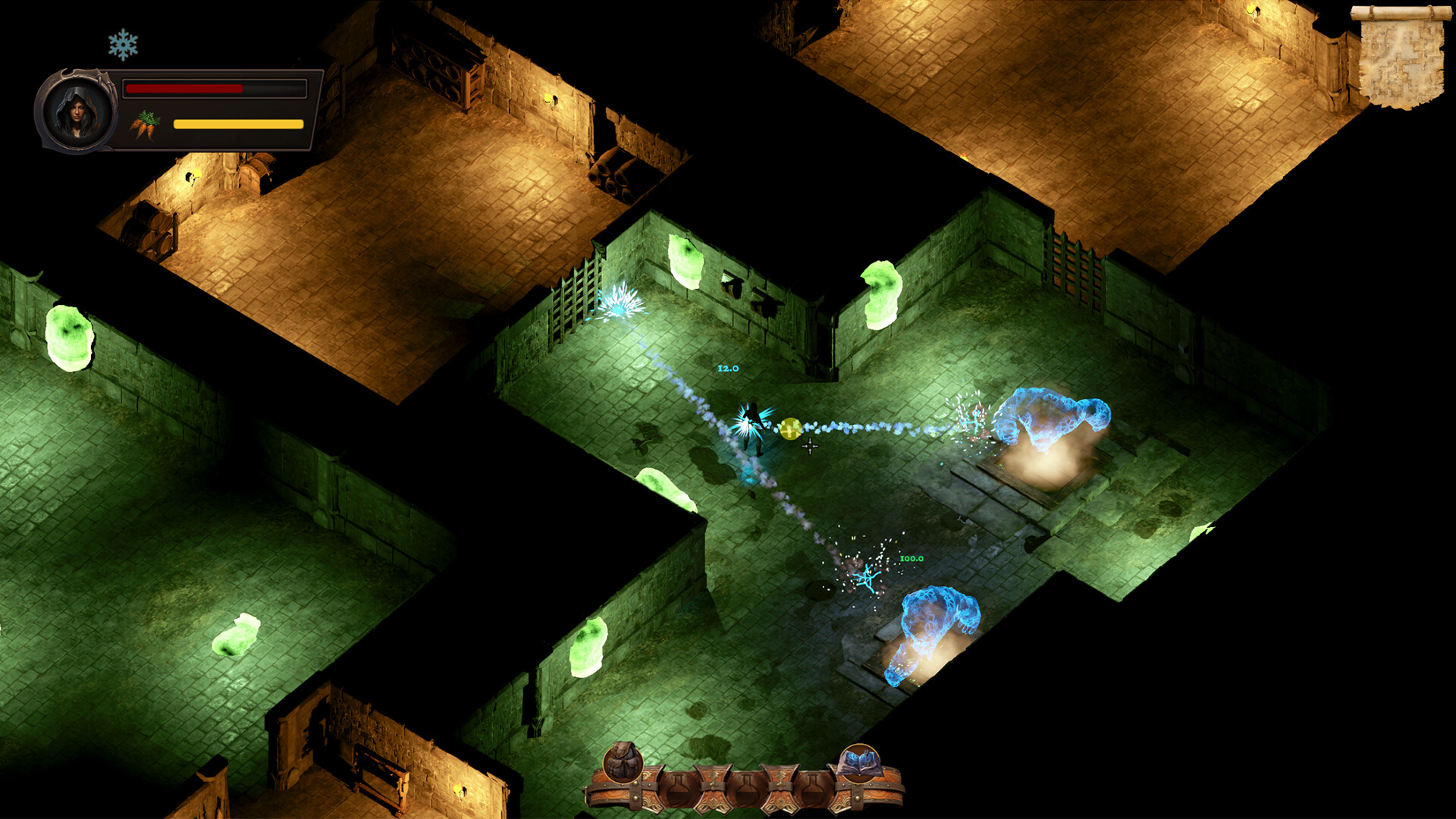Select the middle potion flask on the belt

point(746,789)
